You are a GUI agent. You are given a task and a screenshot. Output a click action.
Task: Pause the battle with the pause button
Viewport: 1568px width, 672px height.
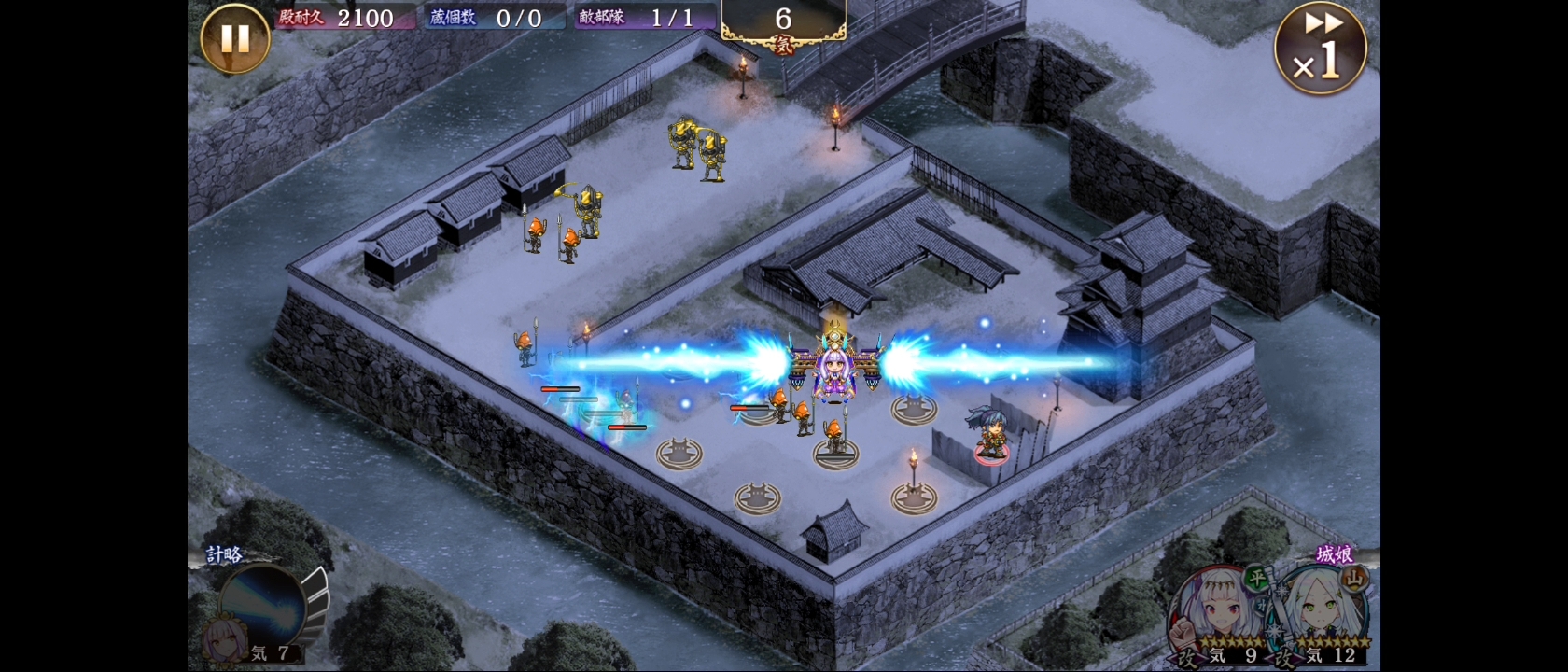235,39
